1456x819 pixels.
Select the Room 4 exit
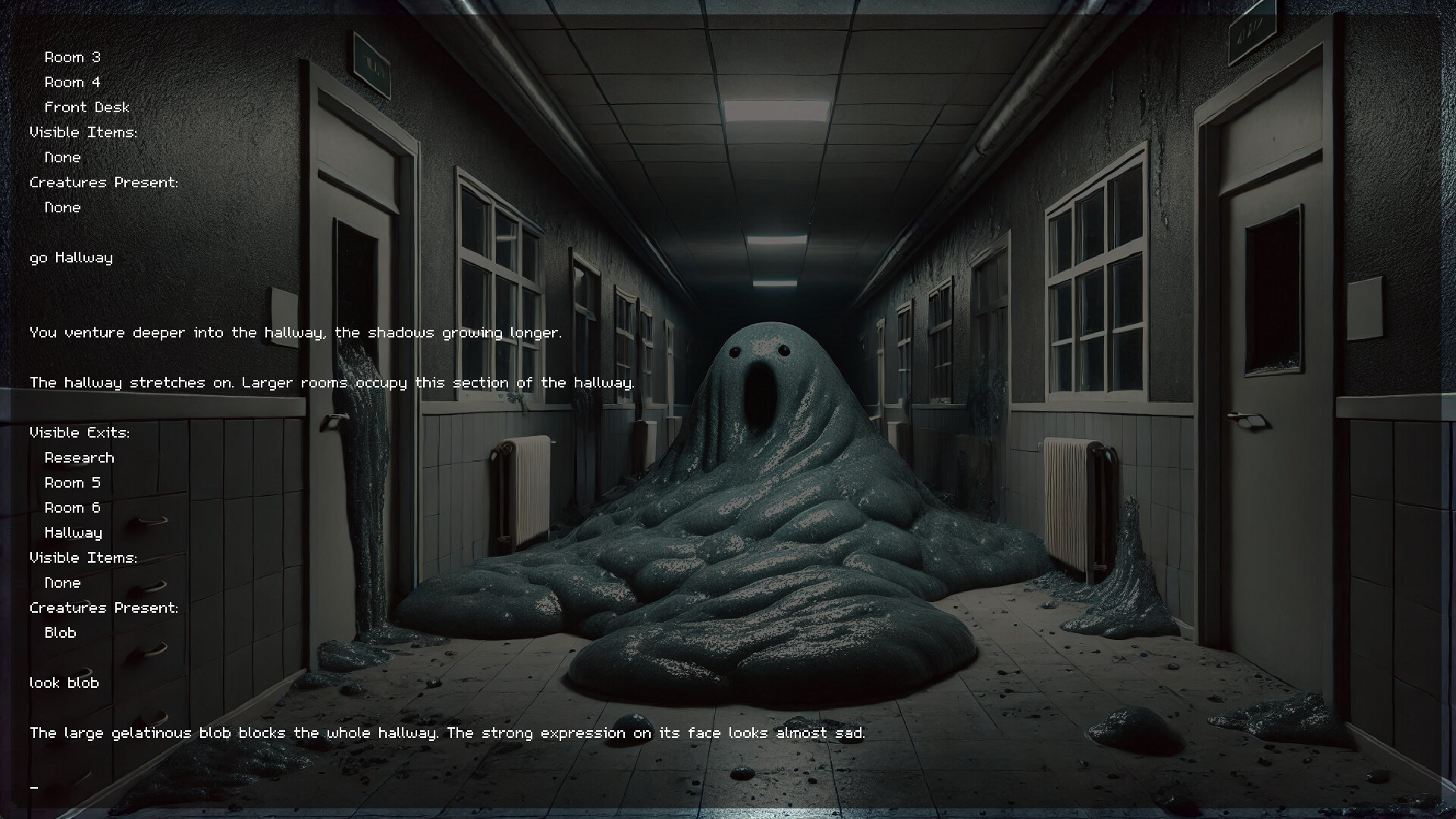click(72, 81)
